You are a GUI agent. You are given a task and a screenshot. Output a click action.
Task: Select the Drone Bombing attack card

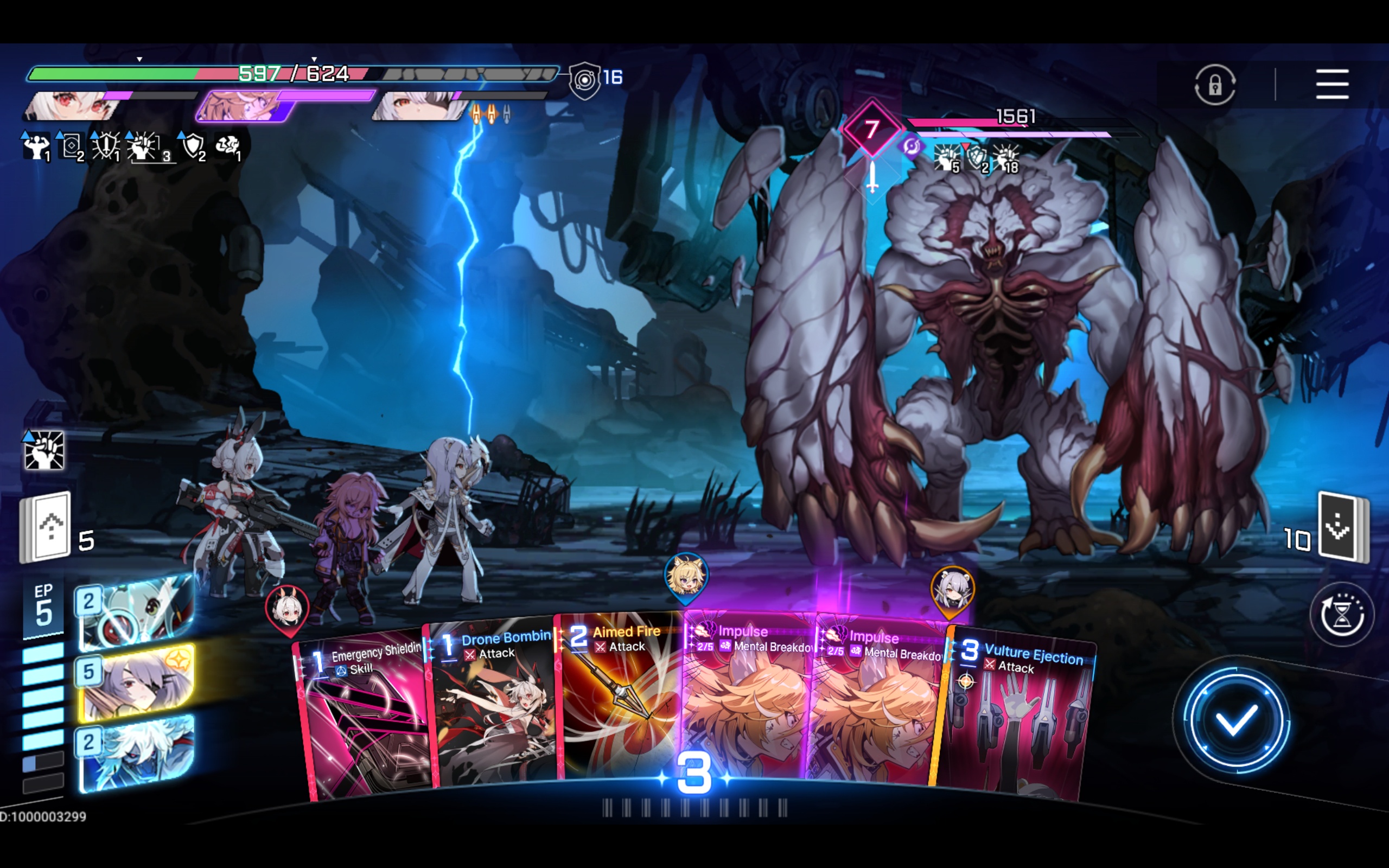coord(494,706)
